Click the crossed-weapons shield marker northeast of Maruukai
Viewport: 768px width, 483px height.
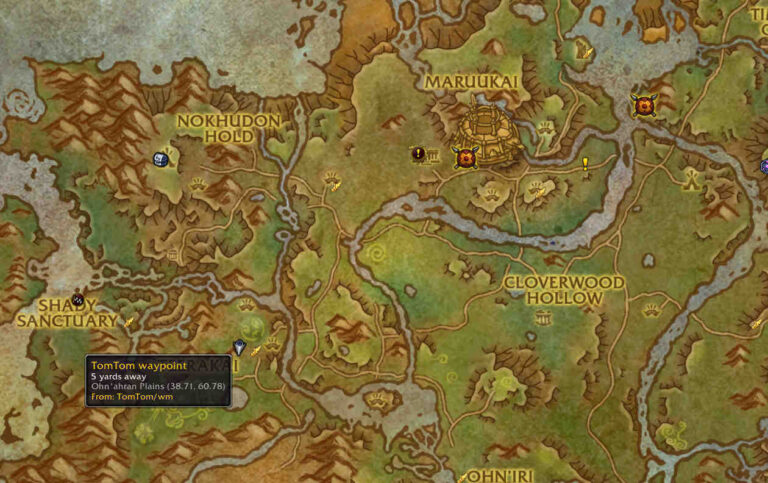pyautogui.click(x=643, y=103)
